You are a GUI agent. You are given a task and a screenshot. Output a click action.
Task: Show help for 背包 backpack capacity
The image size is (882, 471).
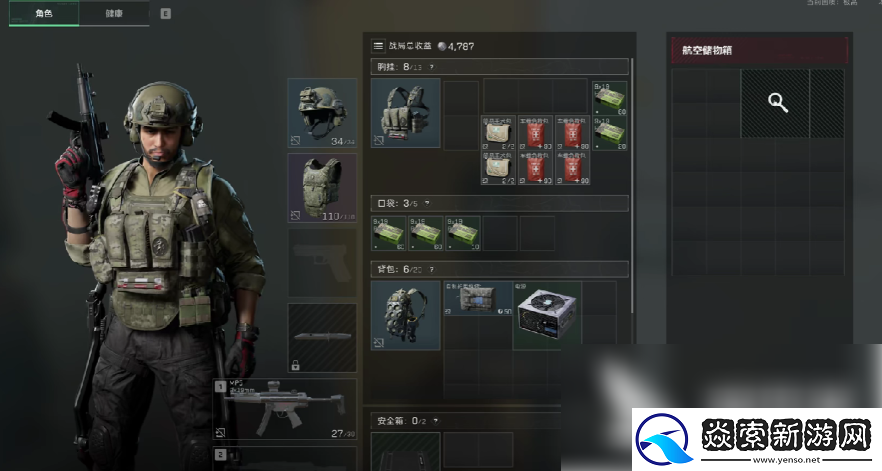pyautogui.click(x=431, y=269)
